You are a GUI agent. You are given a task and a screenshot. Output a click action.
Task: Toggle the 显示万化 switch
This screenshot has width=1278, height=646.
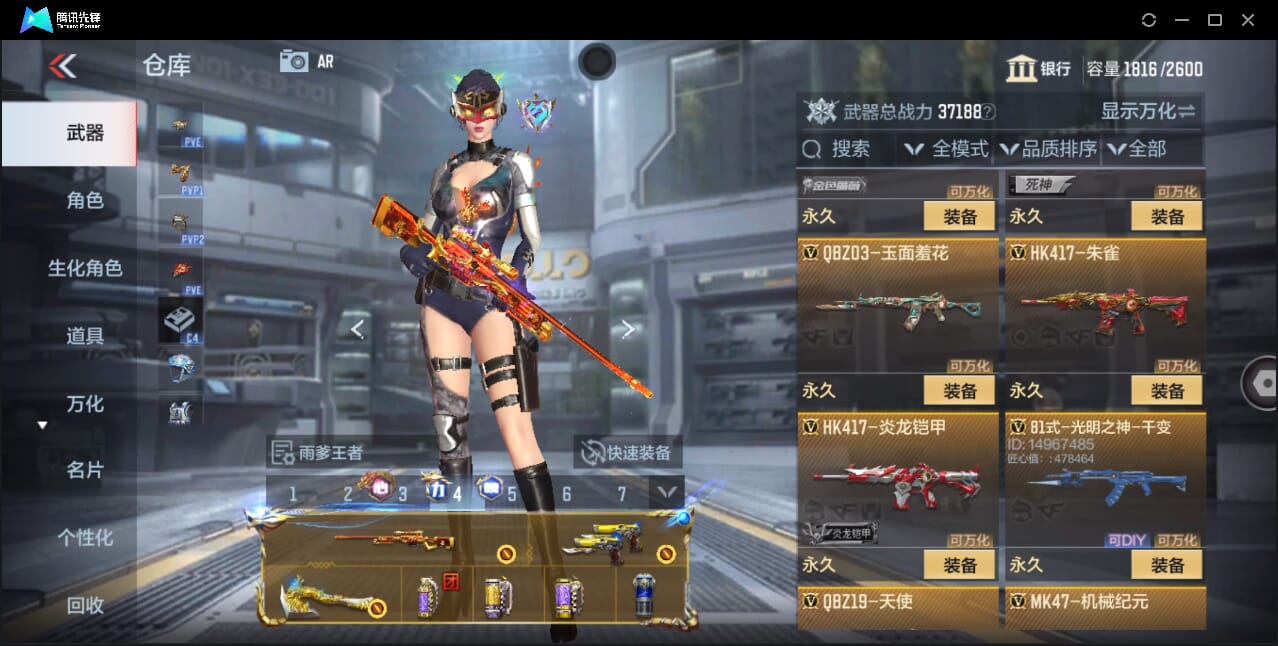(1149, 111)
